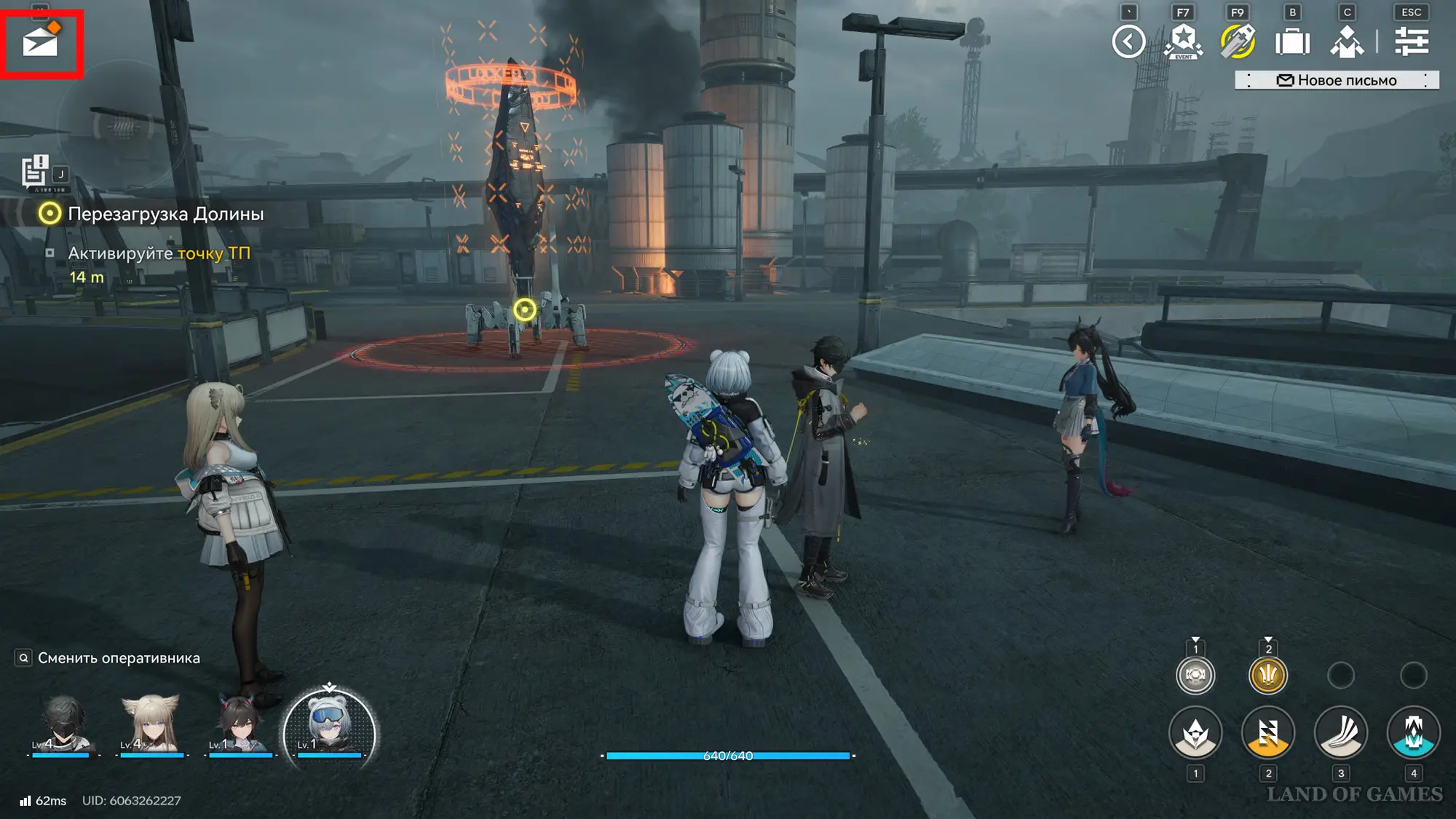Activate the grey combo skill icon
This screenshot has width=1456, height=819.
pyautogui.click(x=1195, y=676)
